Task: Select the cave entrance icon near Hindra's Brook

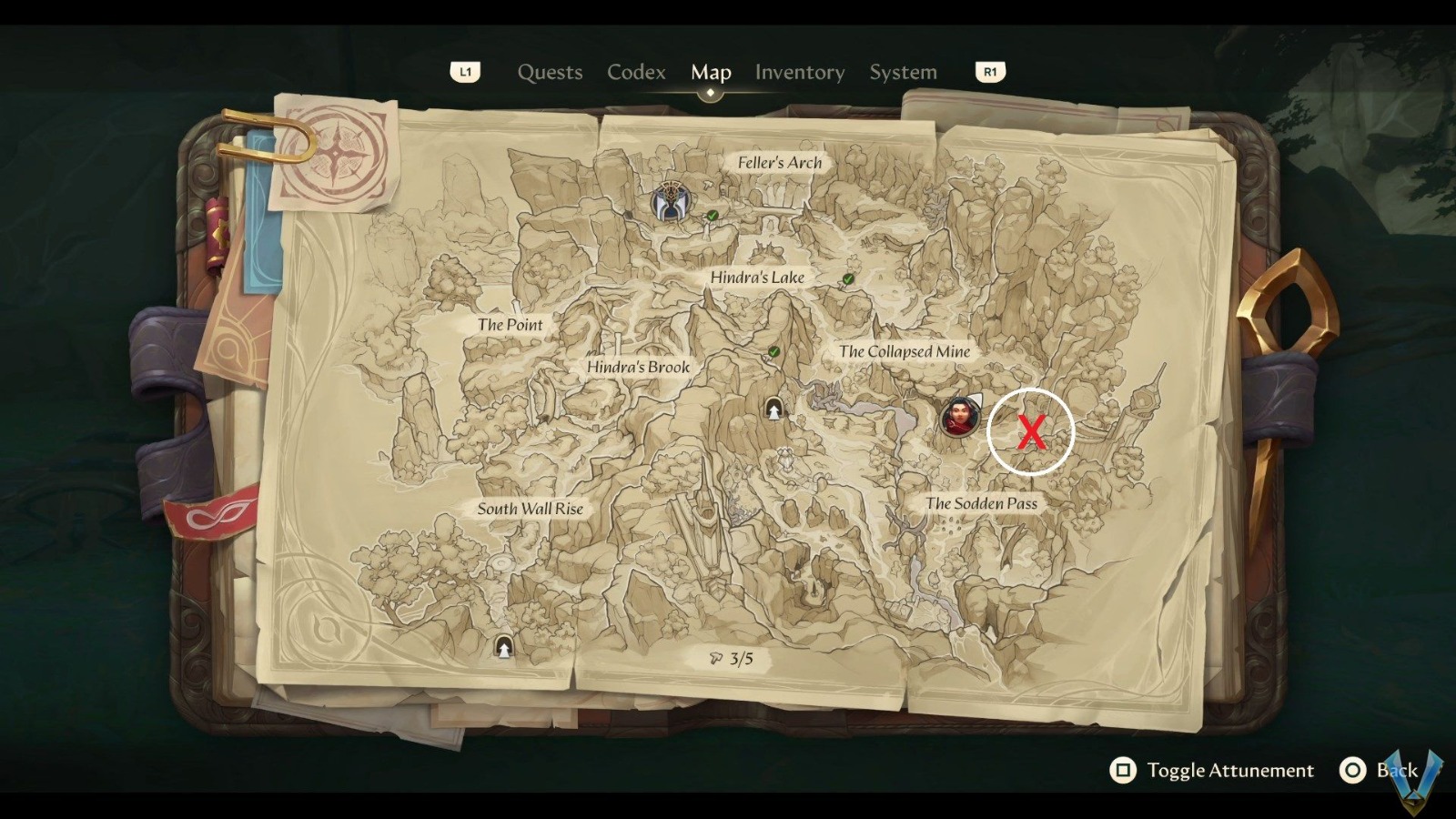Action: coord(773,409)
